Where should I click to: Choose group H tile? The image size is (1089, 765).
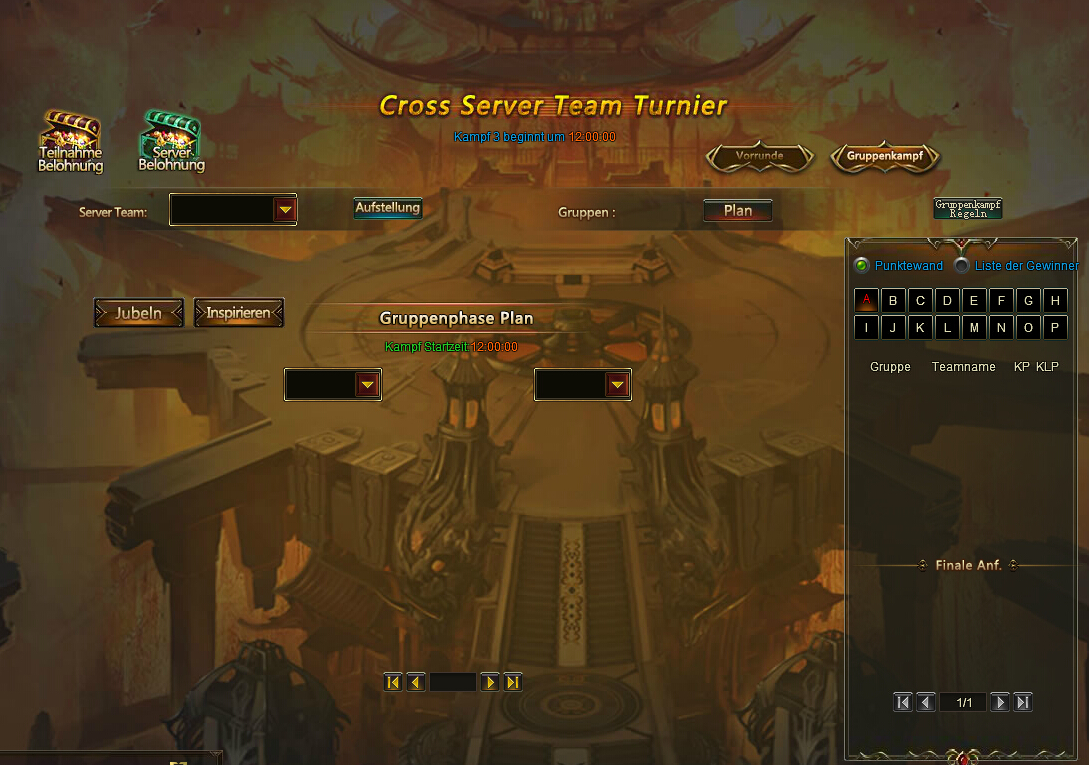pyautogui.click(x=1054, y=300)
